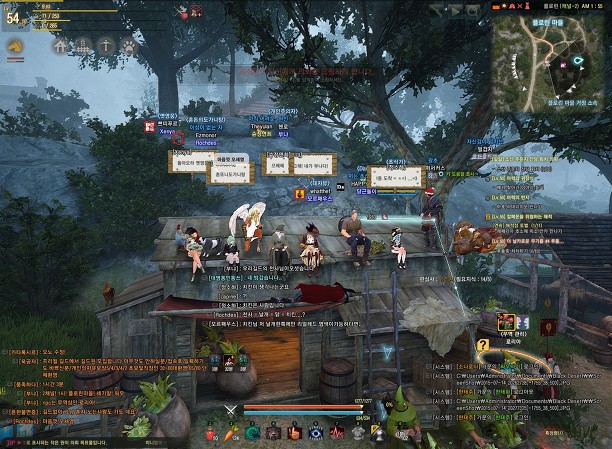Click the crossed swords combat icon
Viewport: 612px width, 449px height.
[x=231, y=409]
